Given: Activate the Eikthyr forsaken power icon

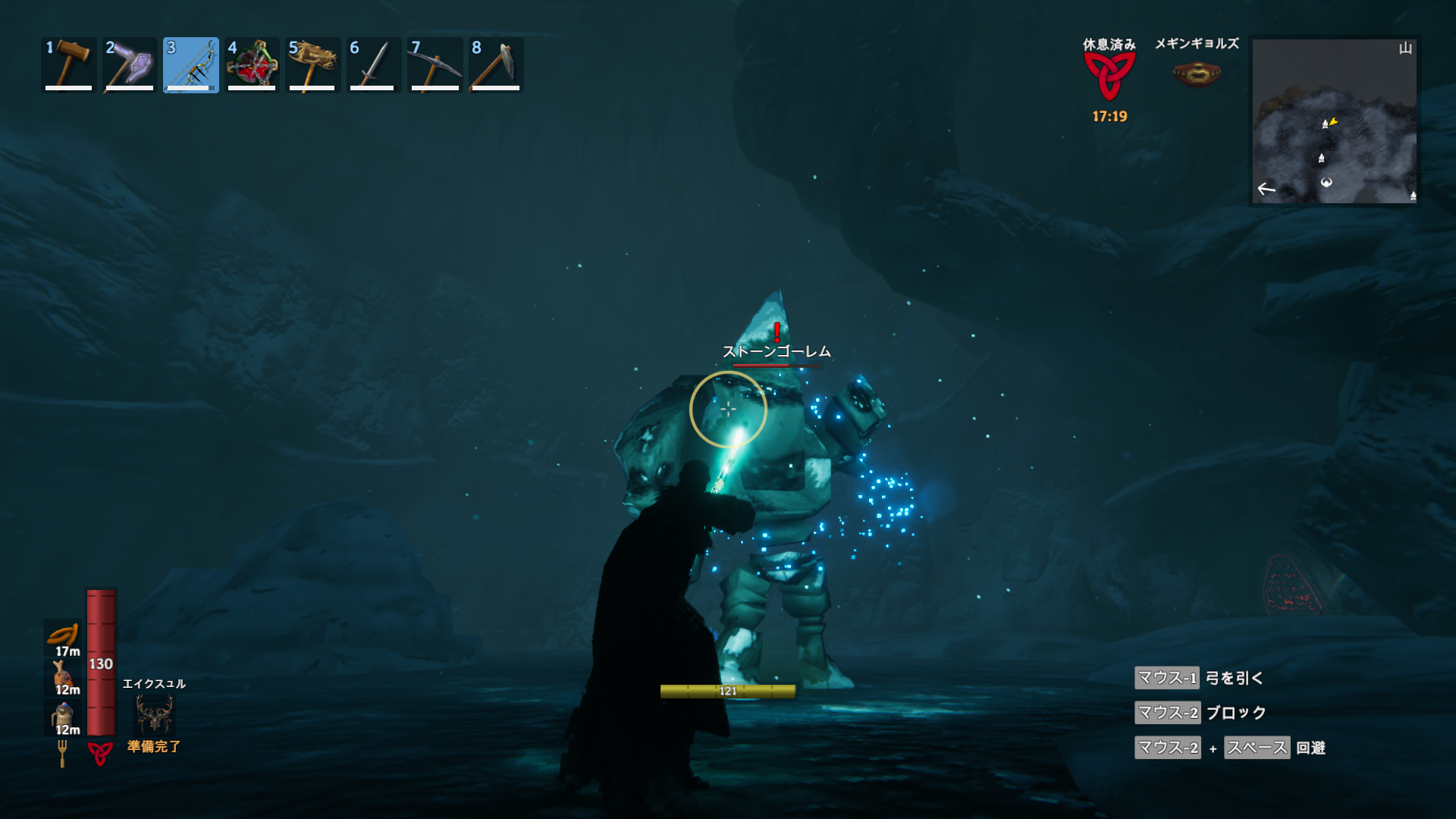Looking at the screenshot, I should 154,714.
